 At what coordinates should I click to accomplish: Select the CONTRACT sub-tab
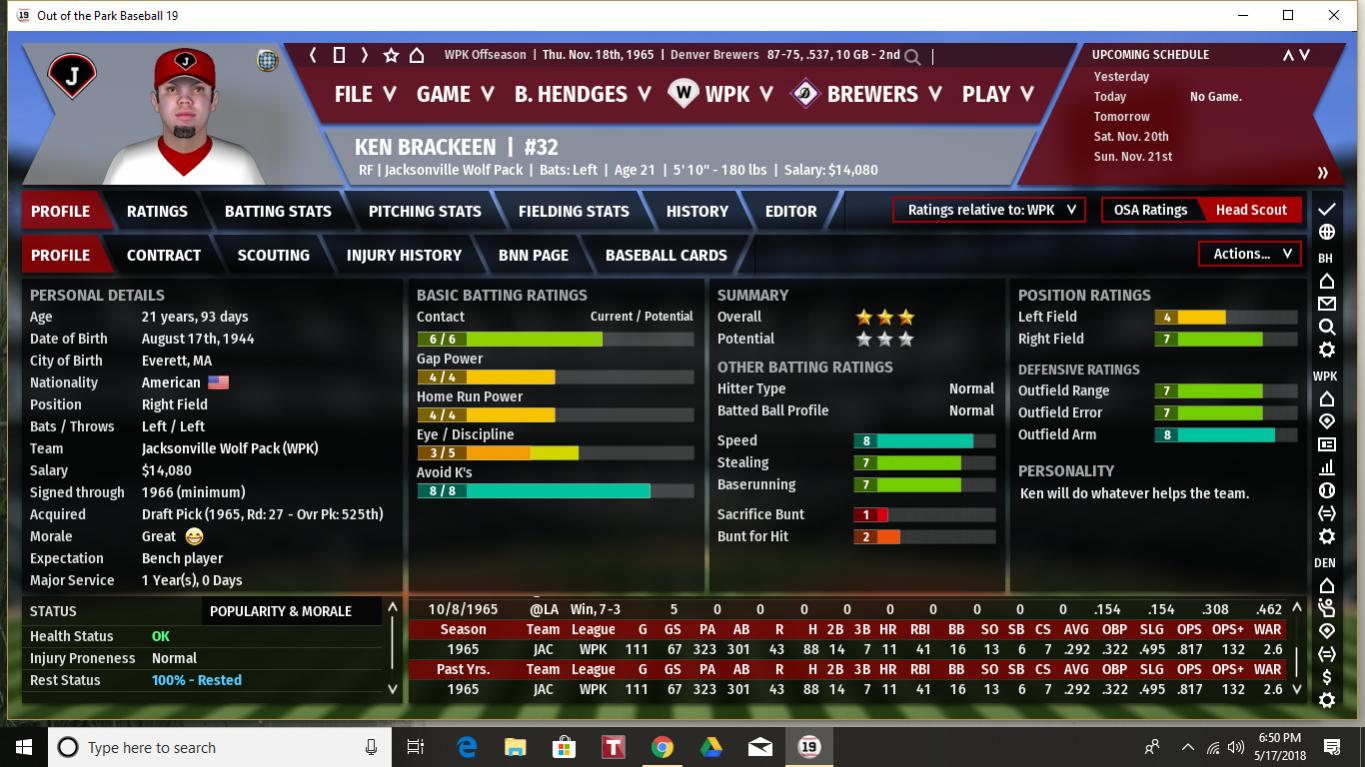click(164, 255)
